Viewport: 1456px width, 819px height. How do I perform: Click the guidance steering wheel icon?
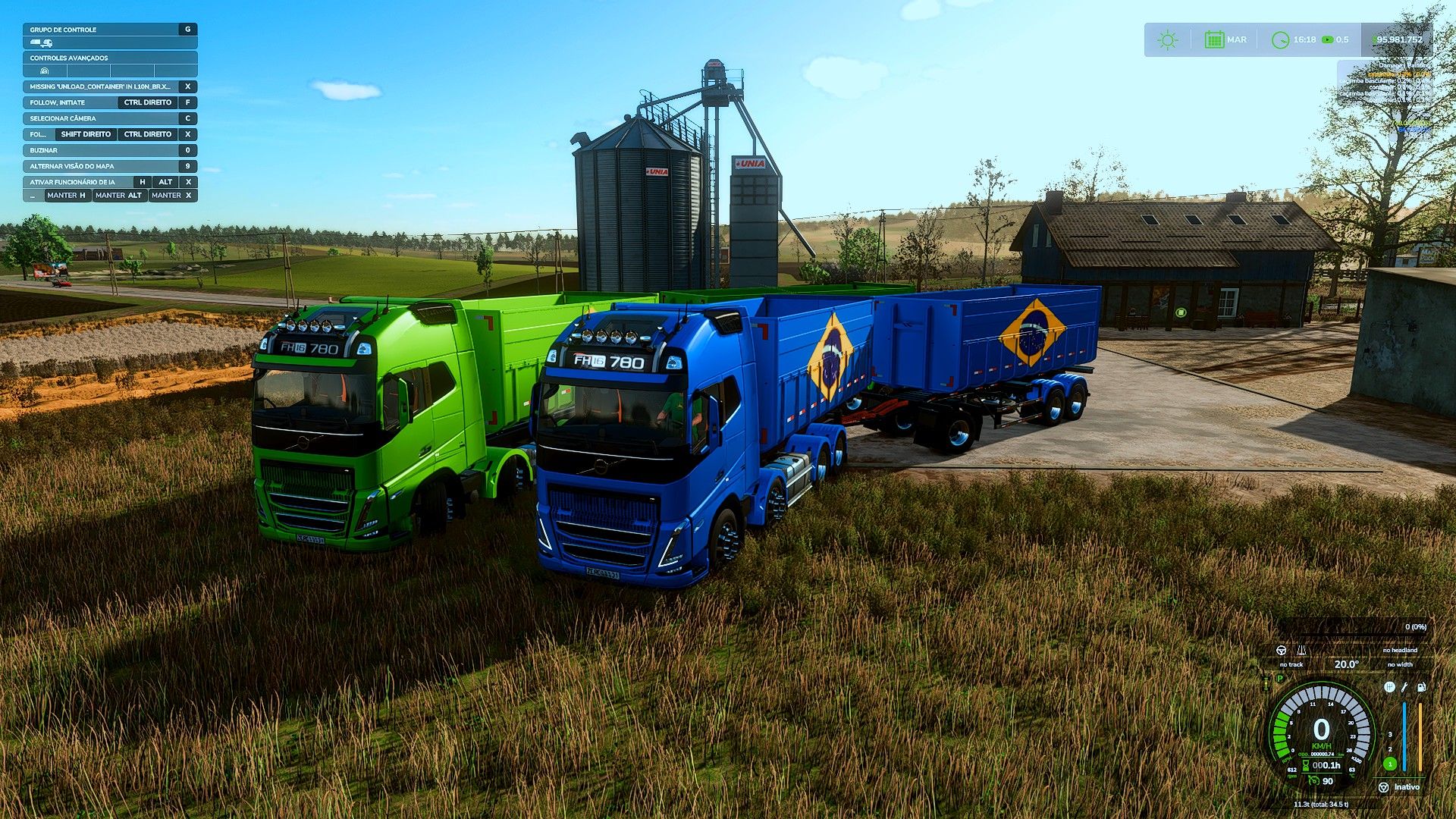click(1282, 650)
